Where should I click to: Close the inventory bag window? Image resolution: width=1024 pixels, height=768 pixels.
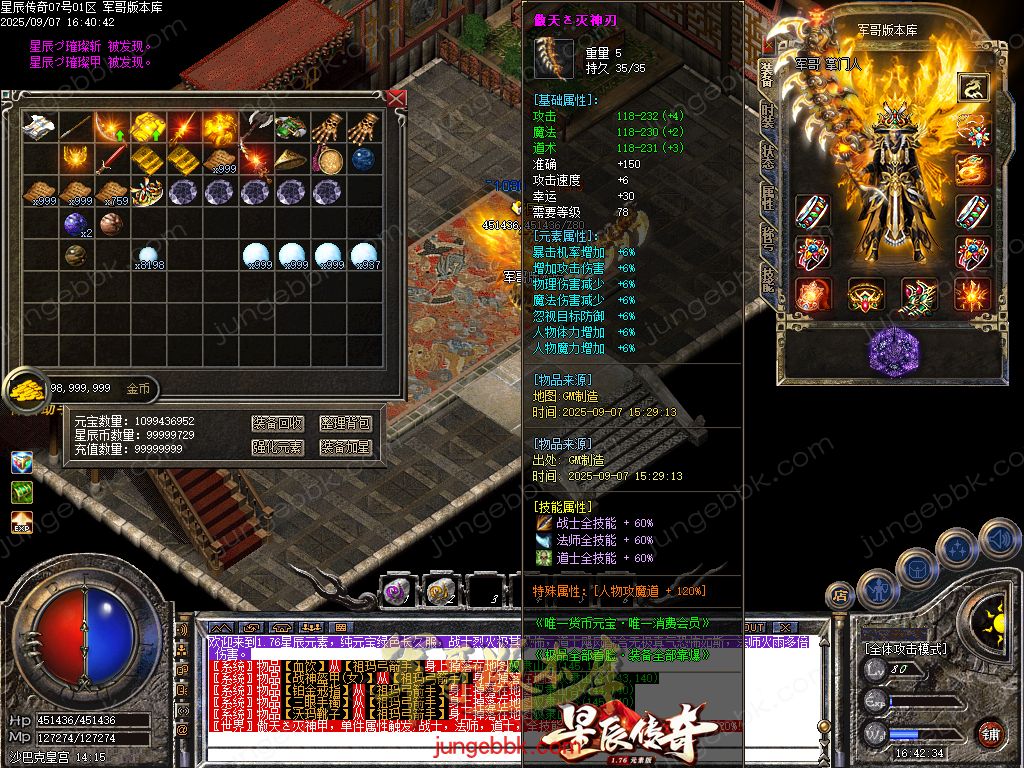point(396,98)
